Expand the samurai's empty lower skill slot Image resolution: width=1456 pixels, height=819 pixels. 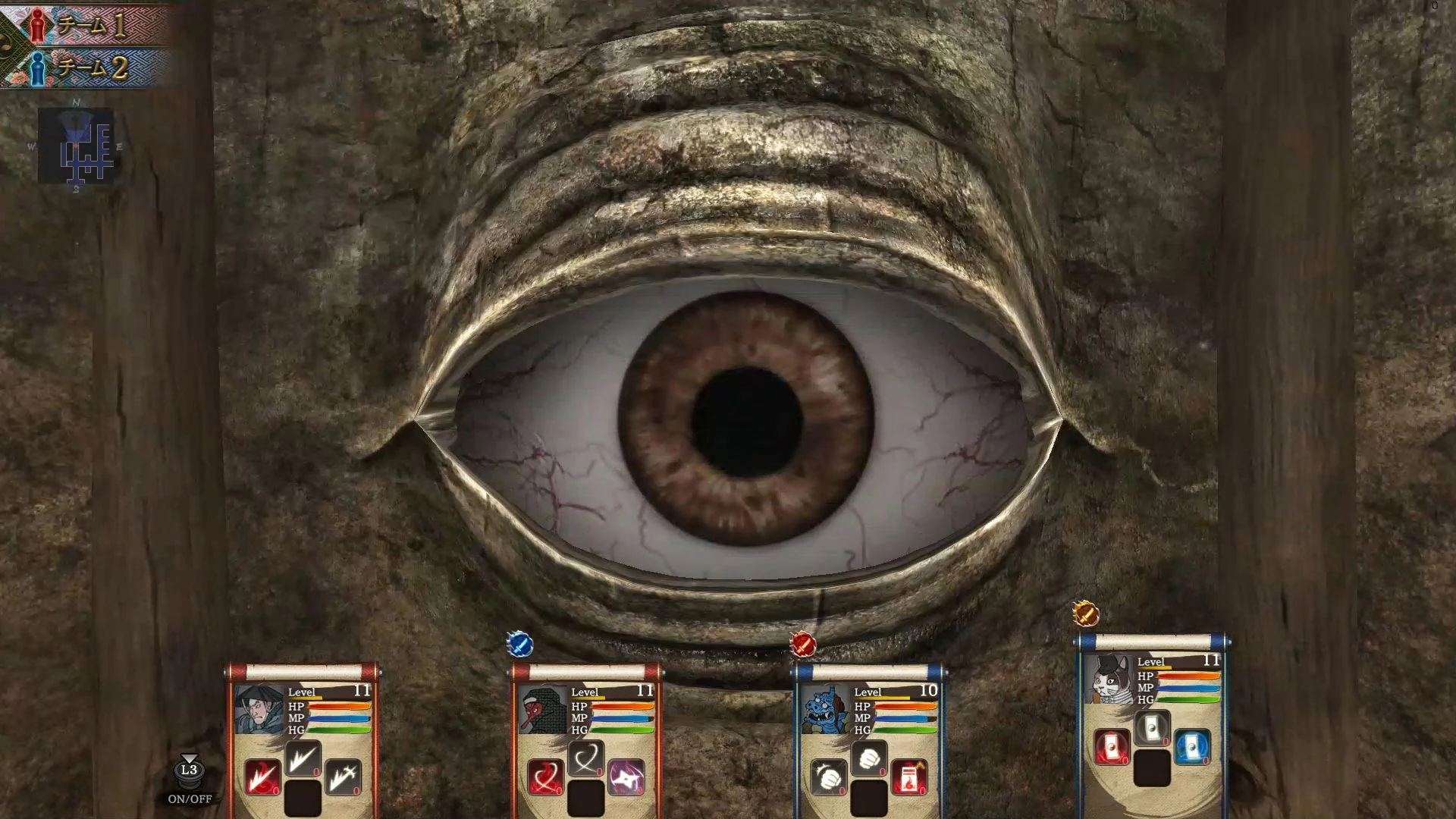pos(303,797)
